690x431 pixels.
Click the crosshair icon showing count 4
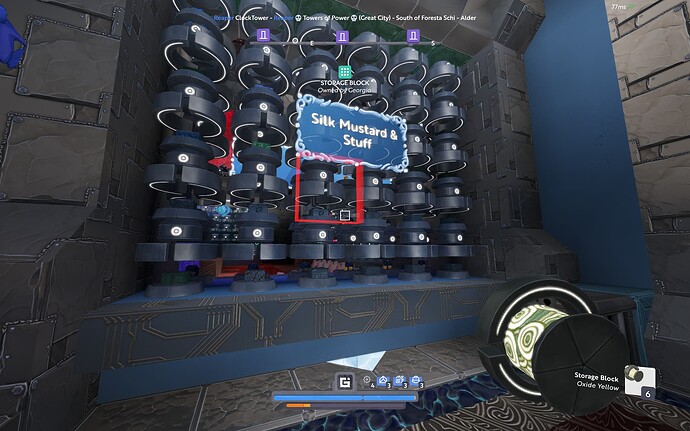coord(367,381)
